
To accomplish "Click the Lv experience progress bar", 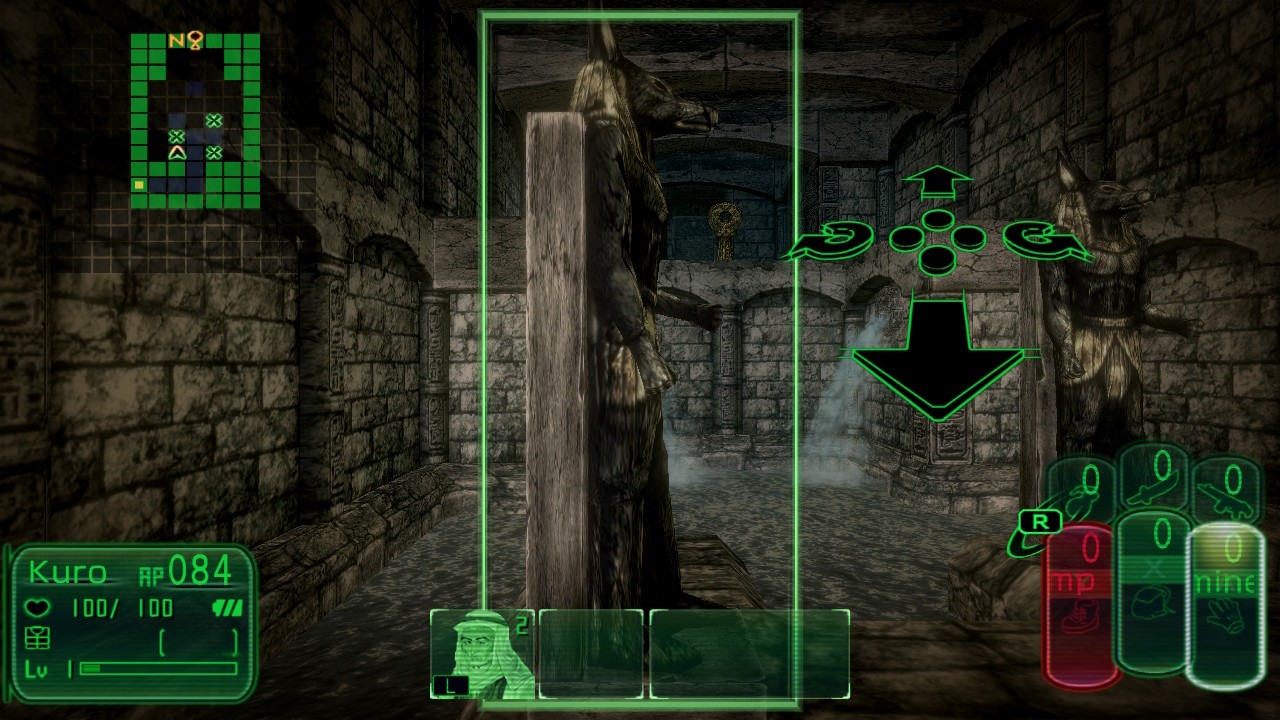I will [x=157, y=667].
